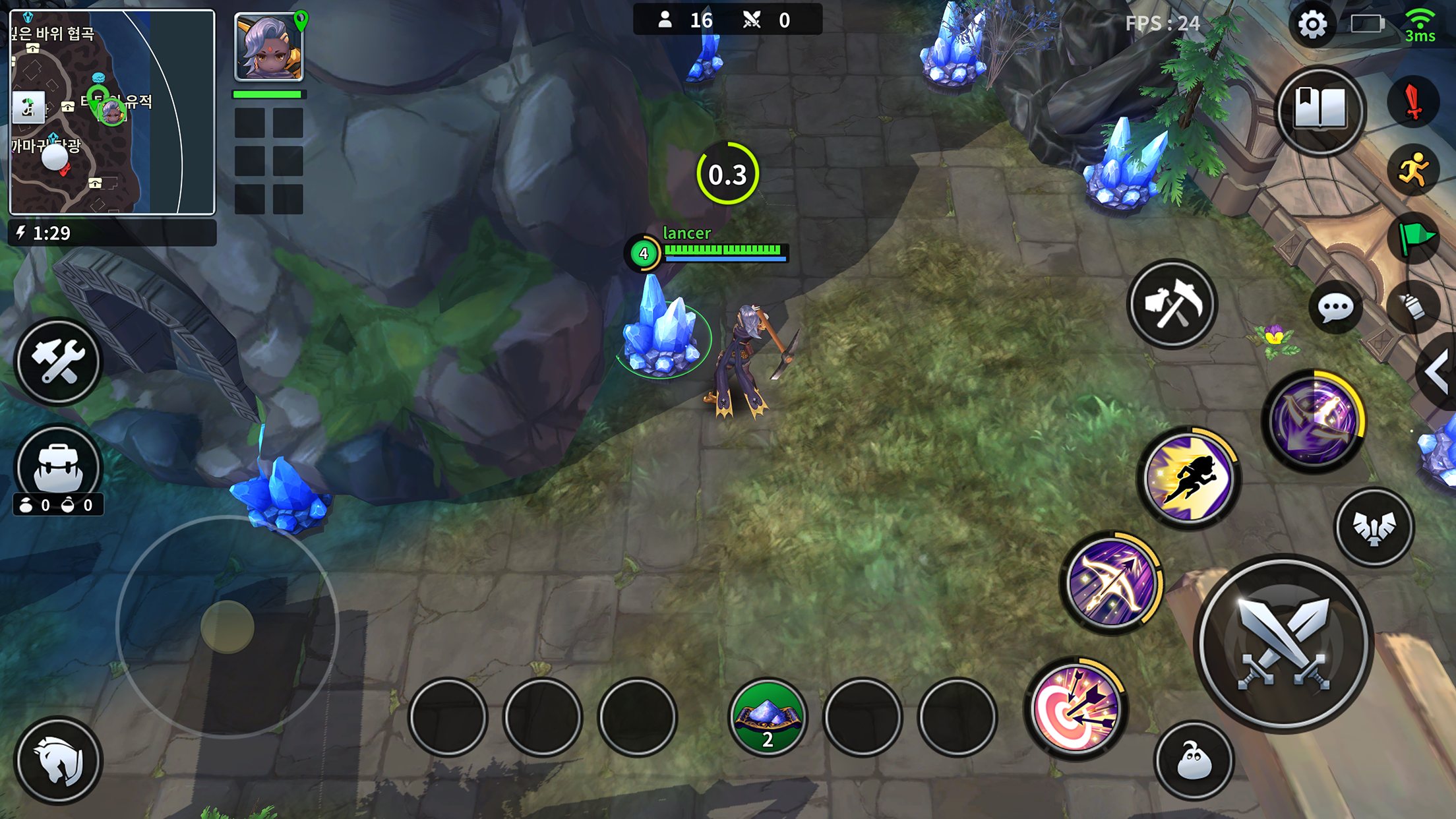The height and width of the screenshot is (819, 1456).
Task: Use the pickaxe gathering button
Action: (x=1172, y=304)
